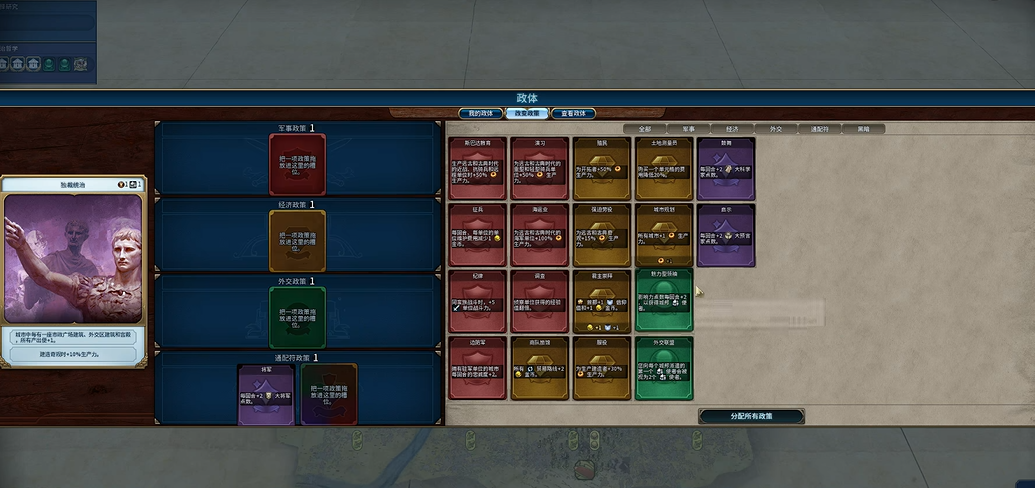Filter policy cards by 经济

click(x=731, y=129)
